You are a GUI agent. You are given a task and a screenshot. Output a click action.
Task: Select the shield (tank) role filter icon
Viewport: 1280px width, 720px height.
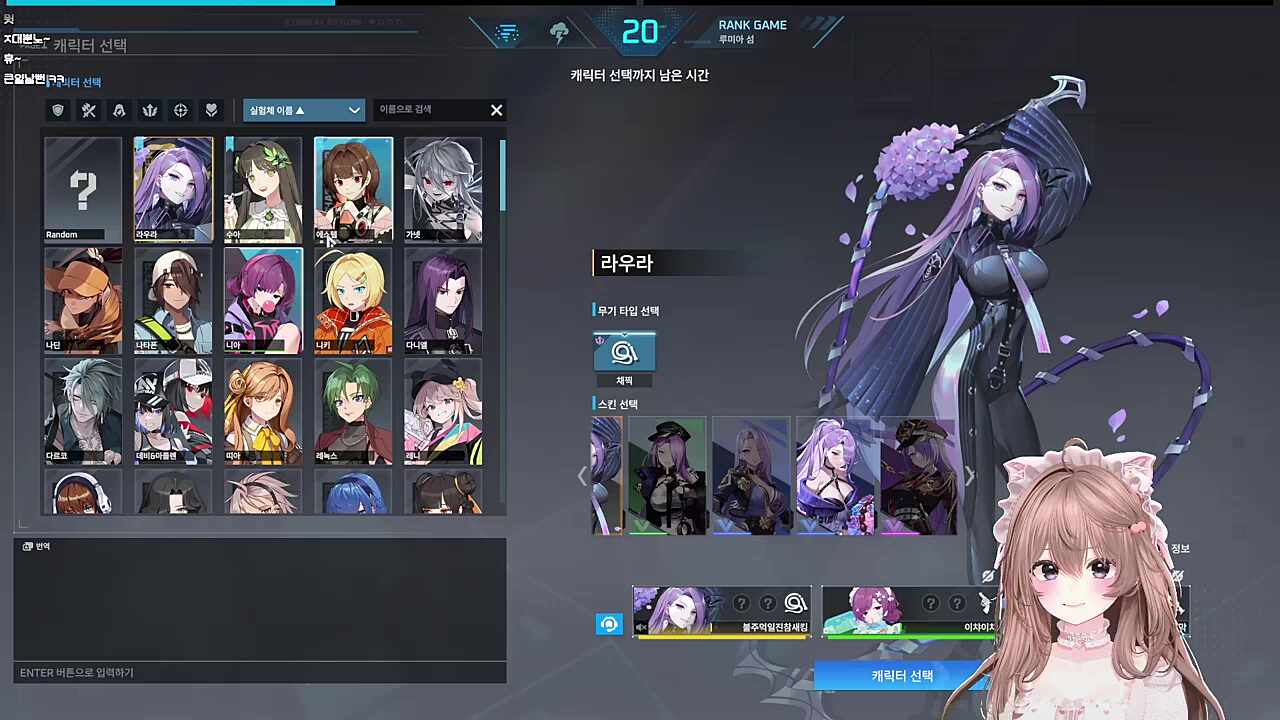point(57,110)
